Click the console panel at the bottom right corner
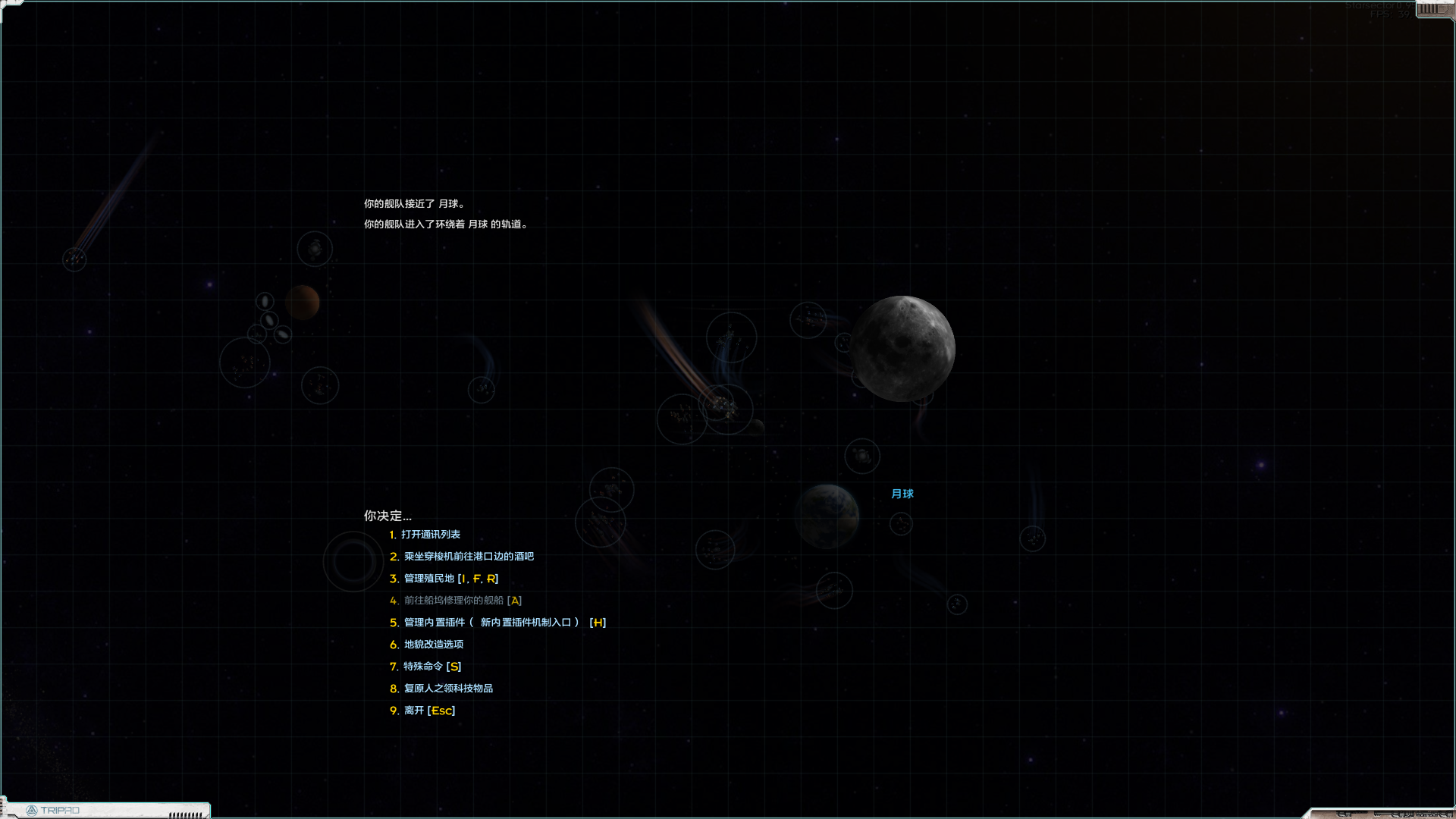Image resolution: width=1456 pixels, height=819 pixels. pos(1403,813)
